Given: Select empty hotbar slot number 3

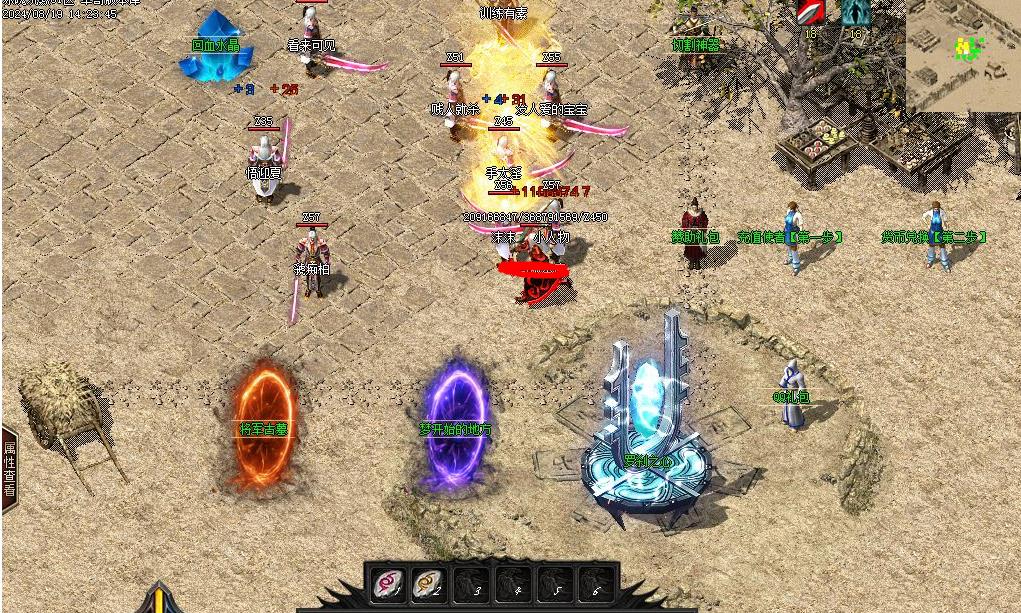Looking at the screenshot, I should tap(470, 583).
